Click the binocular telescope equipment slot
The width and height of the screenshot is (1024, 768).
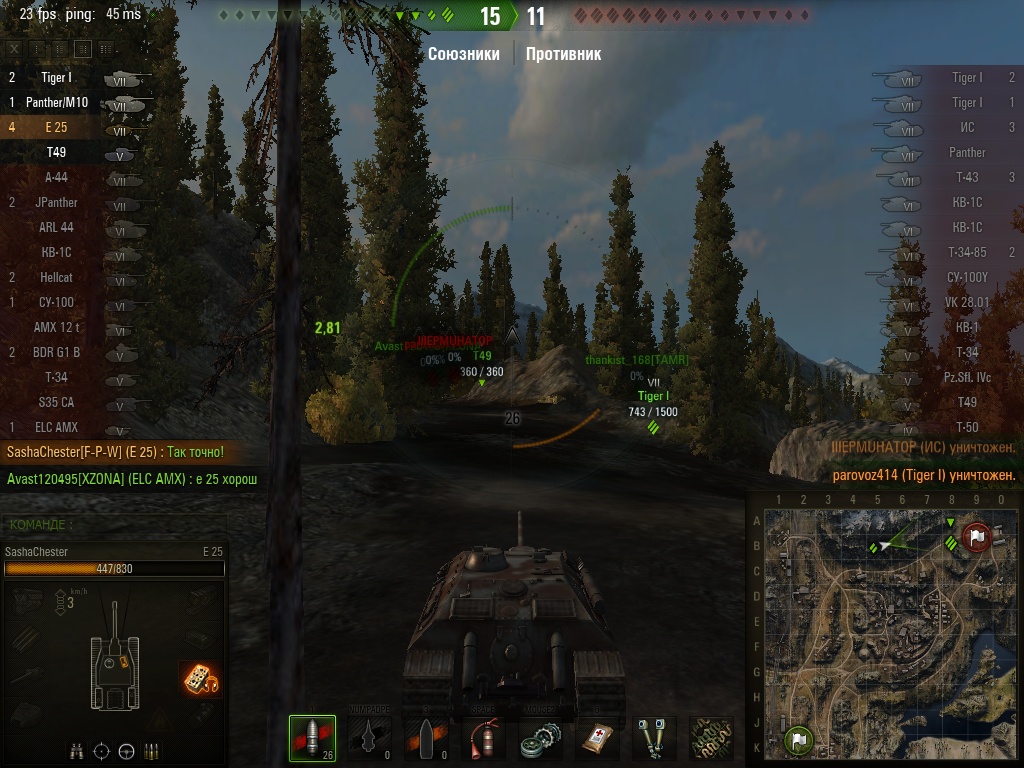[x=654, y=738]
